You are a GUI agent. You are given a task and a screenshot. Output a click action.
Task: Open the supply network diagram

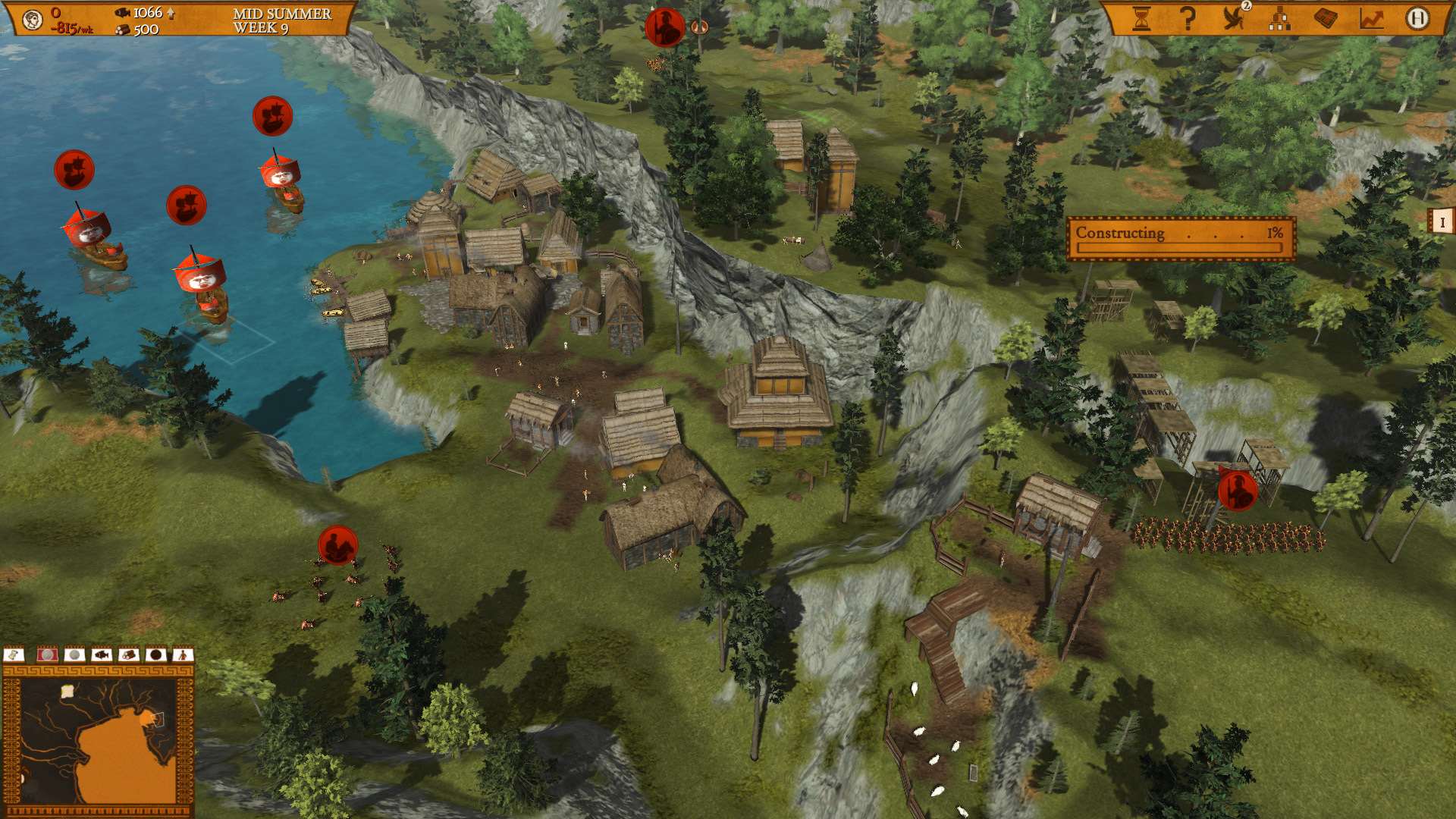point(1282,19)
